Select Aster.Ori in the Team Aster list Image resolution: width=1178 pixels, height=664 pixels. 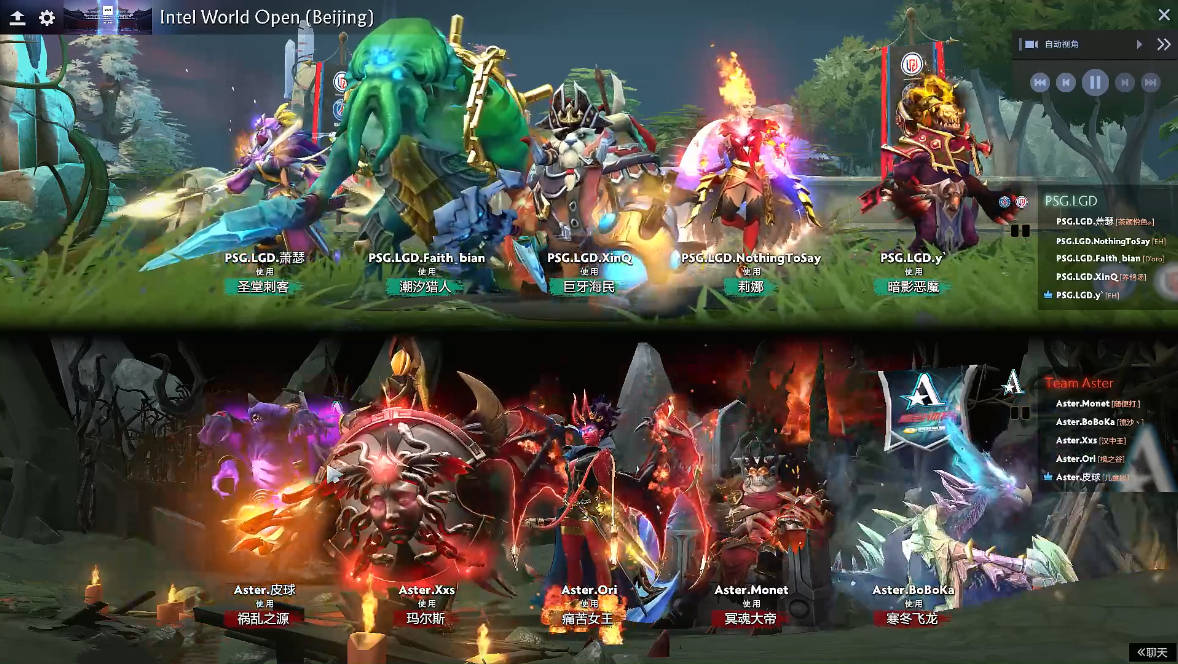[1077, 459]
